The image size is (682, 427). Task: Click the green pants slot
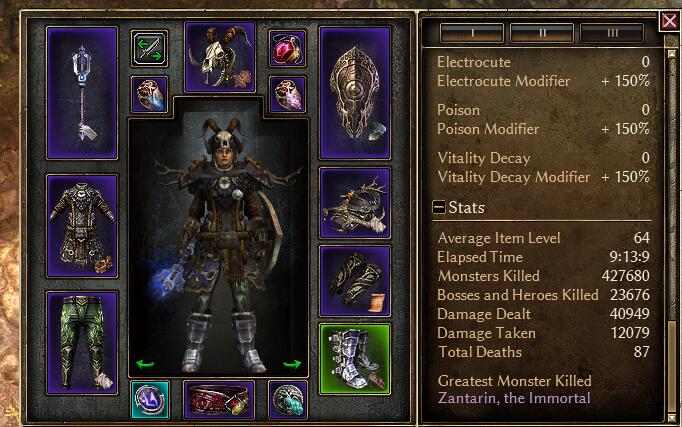coord(82,340)
